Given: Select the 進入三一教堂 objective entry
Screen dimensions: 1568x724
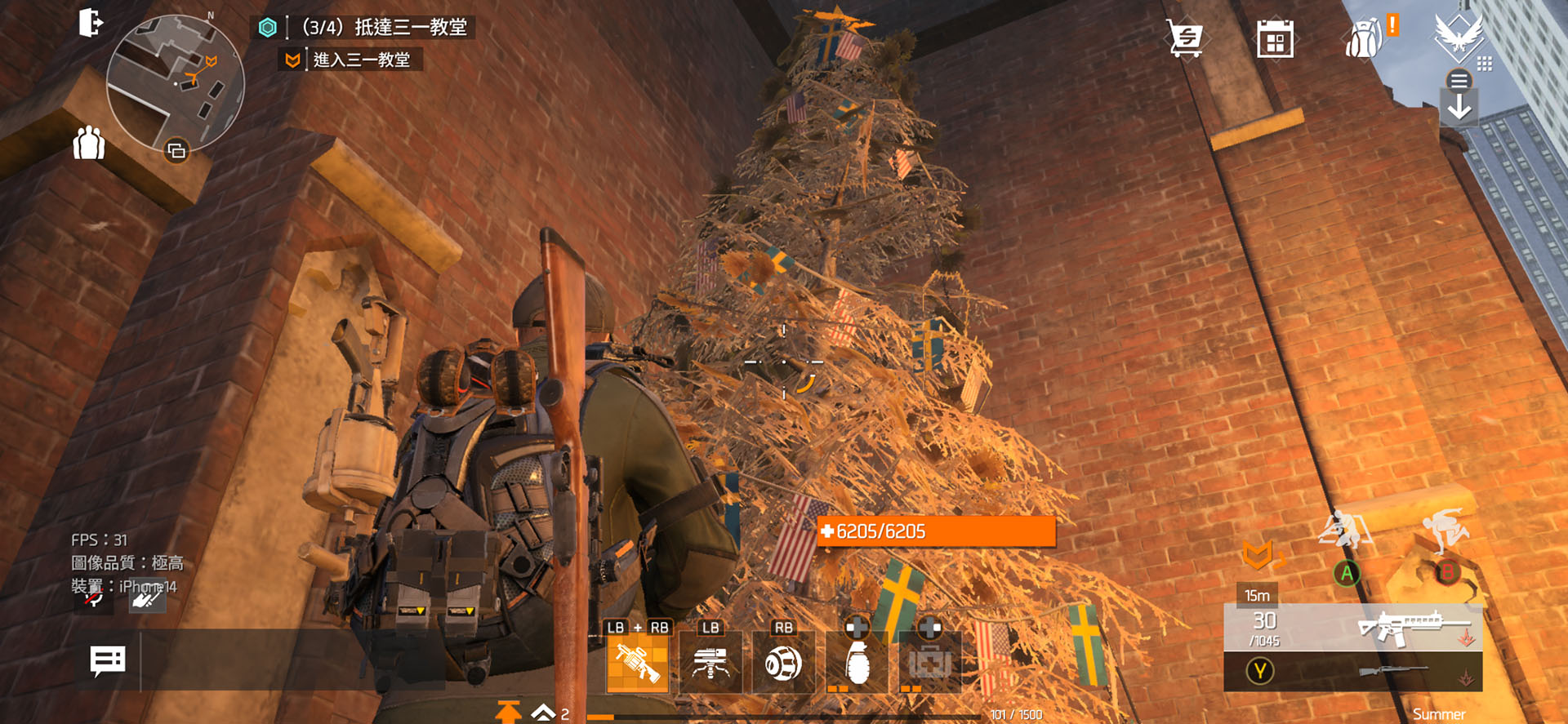Looking at the screenshot, I should click(361, 60).
